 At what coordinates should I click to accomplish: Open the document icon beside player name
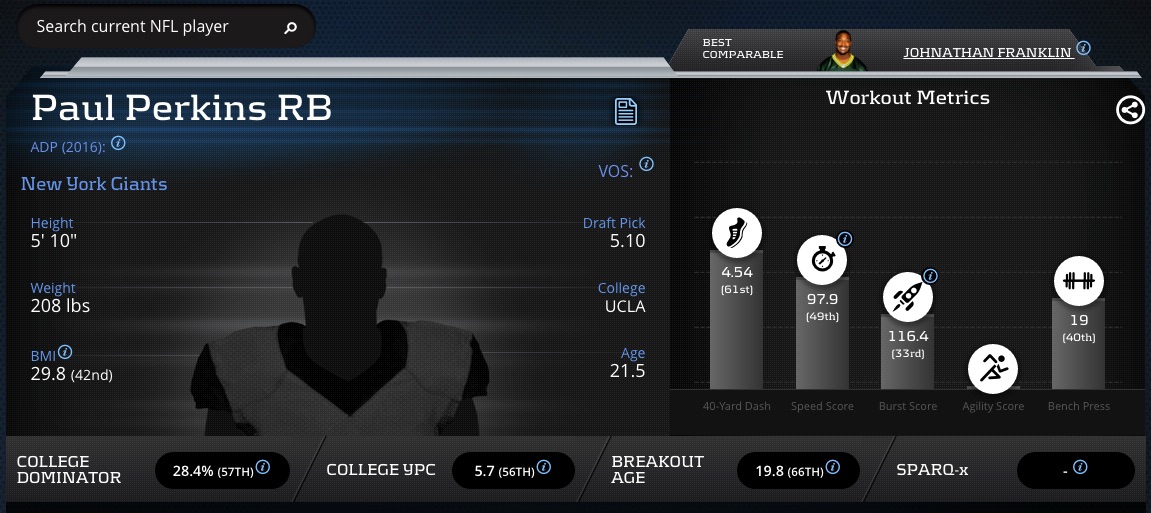click(626, 111)
